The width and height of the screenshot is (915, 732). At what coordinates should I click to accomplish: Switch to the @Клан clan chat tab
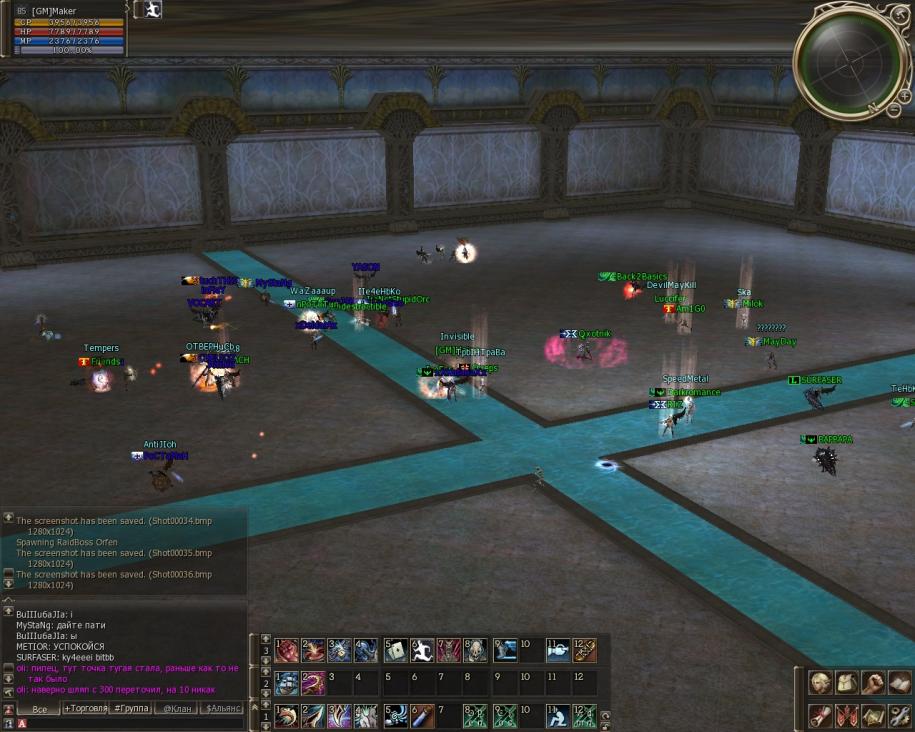tap(176, 709)
